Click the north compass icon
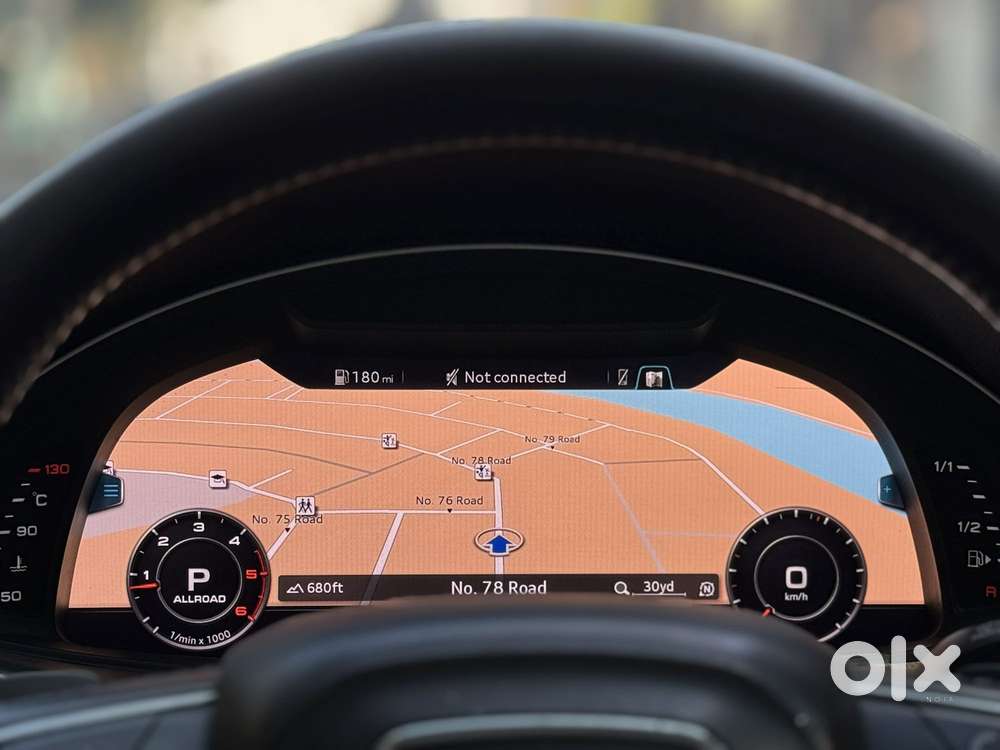Screen dimensions: 1000x750 pos(707,588)
